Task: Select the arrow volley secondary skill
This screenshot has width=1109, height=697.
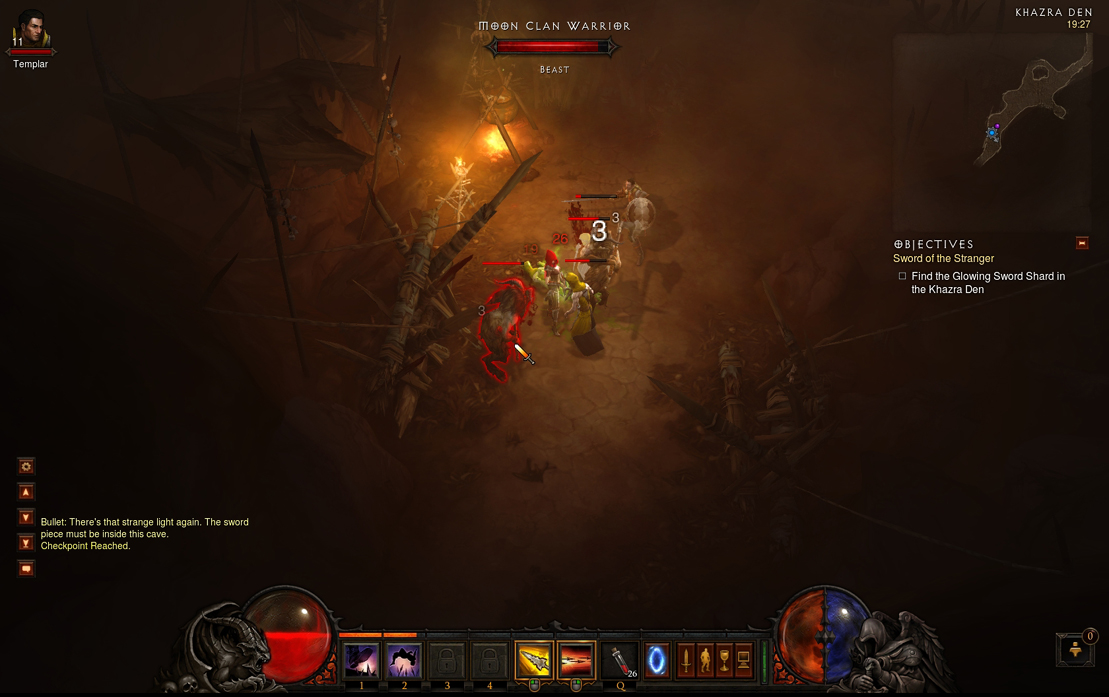Action: pos(576,661)
